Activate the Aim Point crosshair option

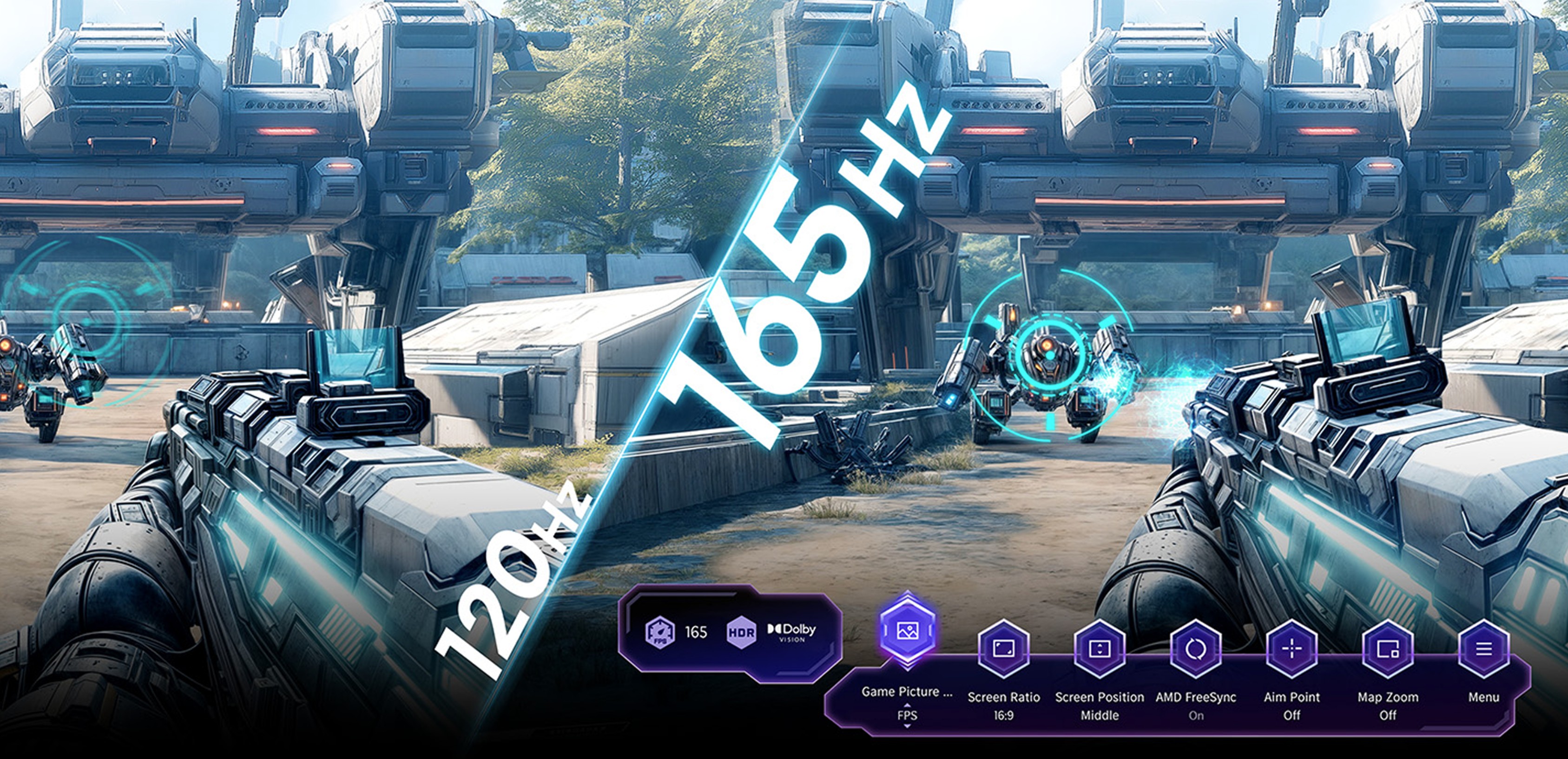(x=1291, y=649)
